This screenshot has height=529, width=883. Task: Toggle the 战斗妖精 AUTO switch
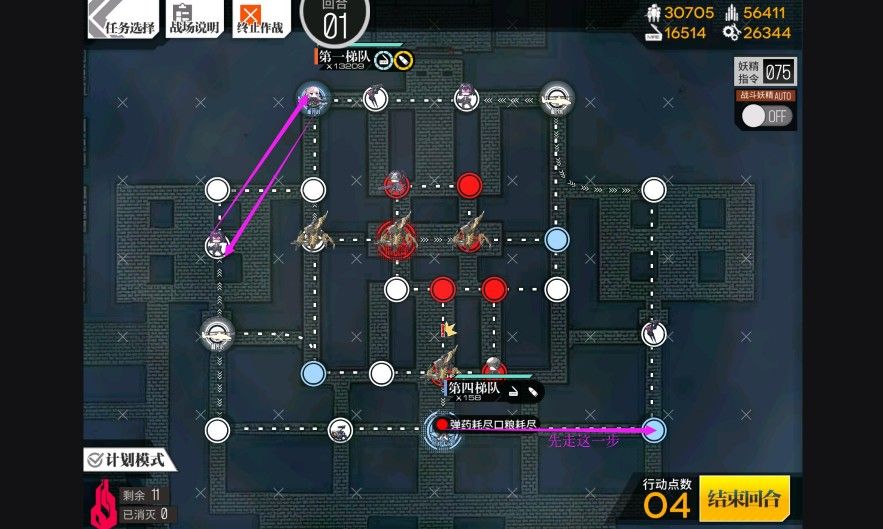pos(765,115)
